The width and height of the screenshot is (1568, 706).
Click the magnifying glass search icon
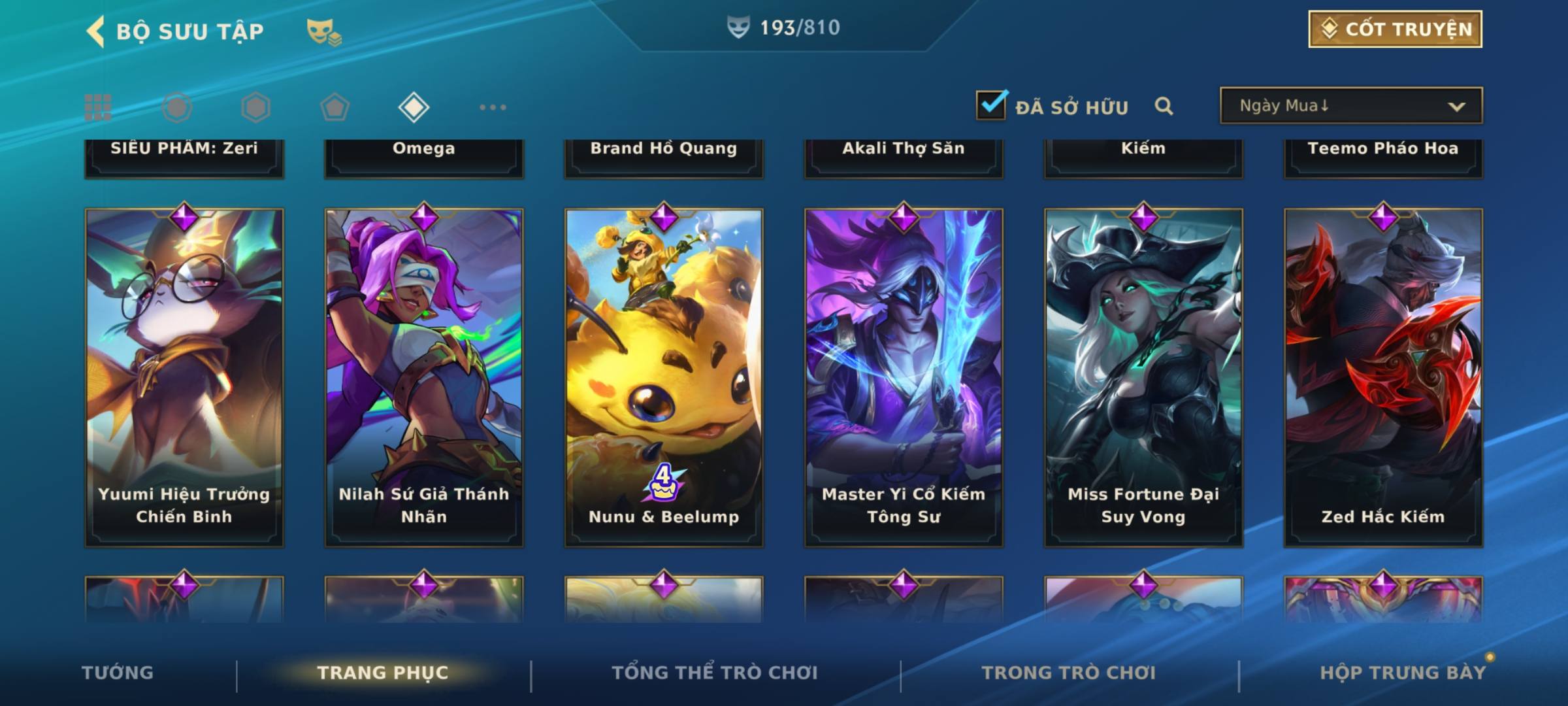click(x=1164, y=106)
